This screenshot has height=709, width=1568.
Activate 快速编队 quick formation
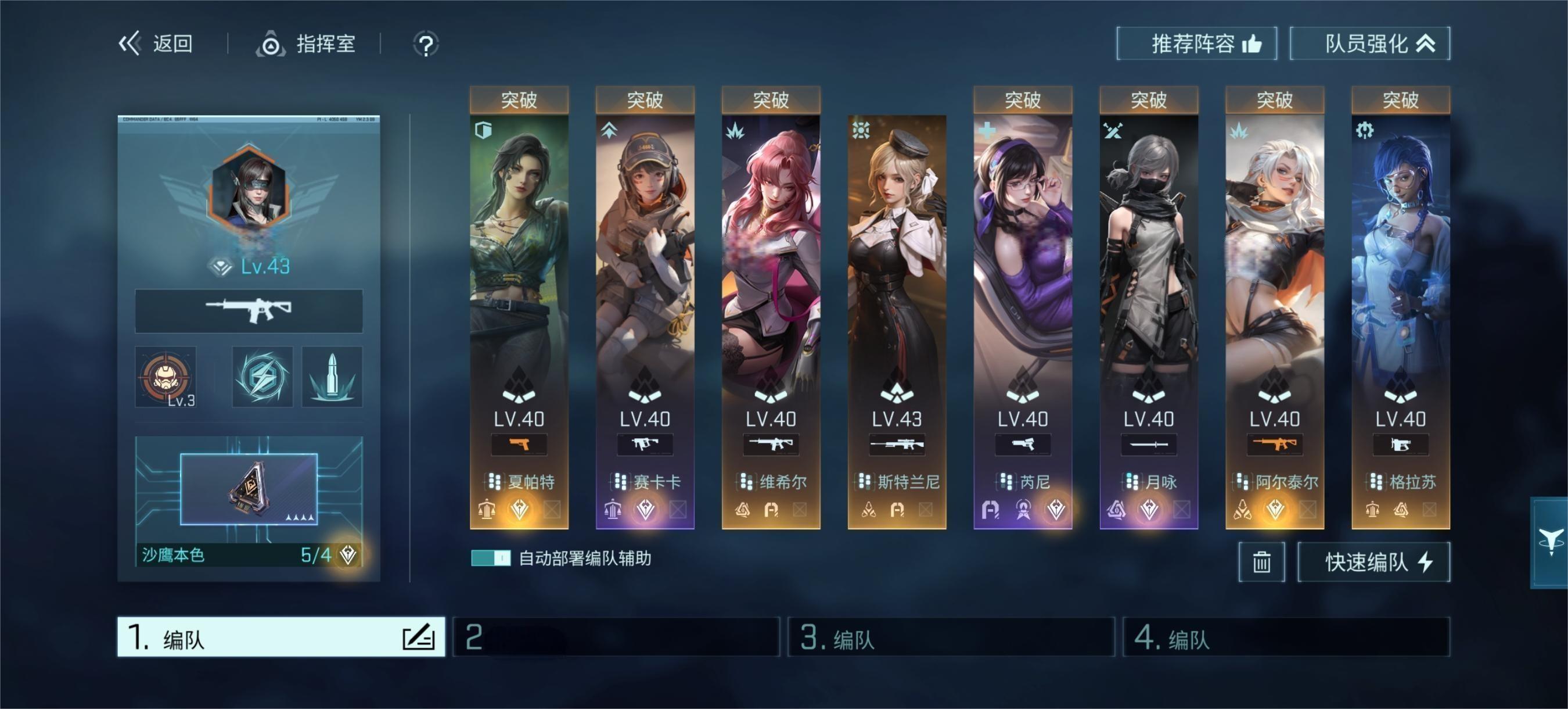1373,561
